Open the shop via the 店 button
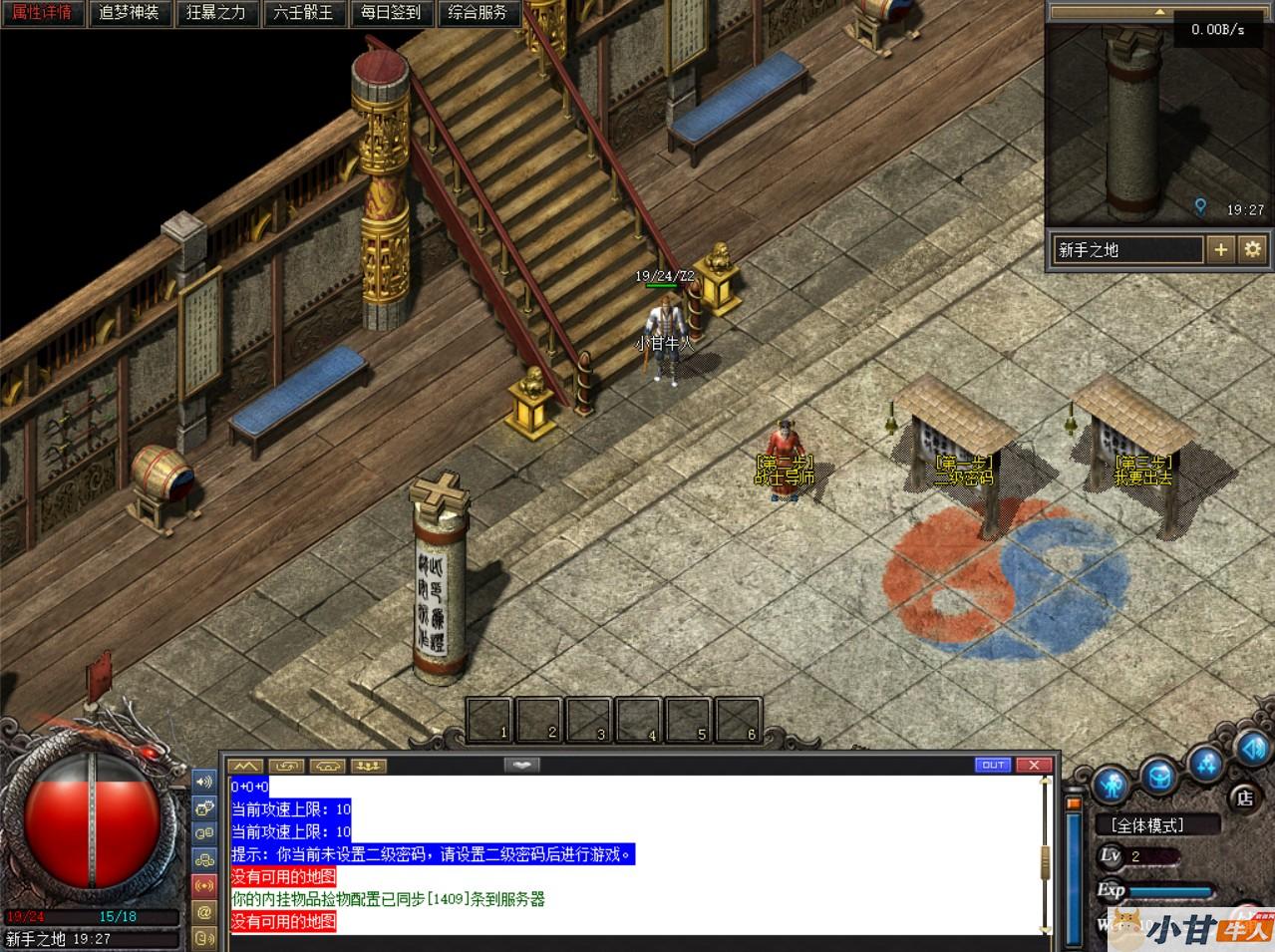The width and height of the screenshot is (1275, 952). tap(1244, 796)
